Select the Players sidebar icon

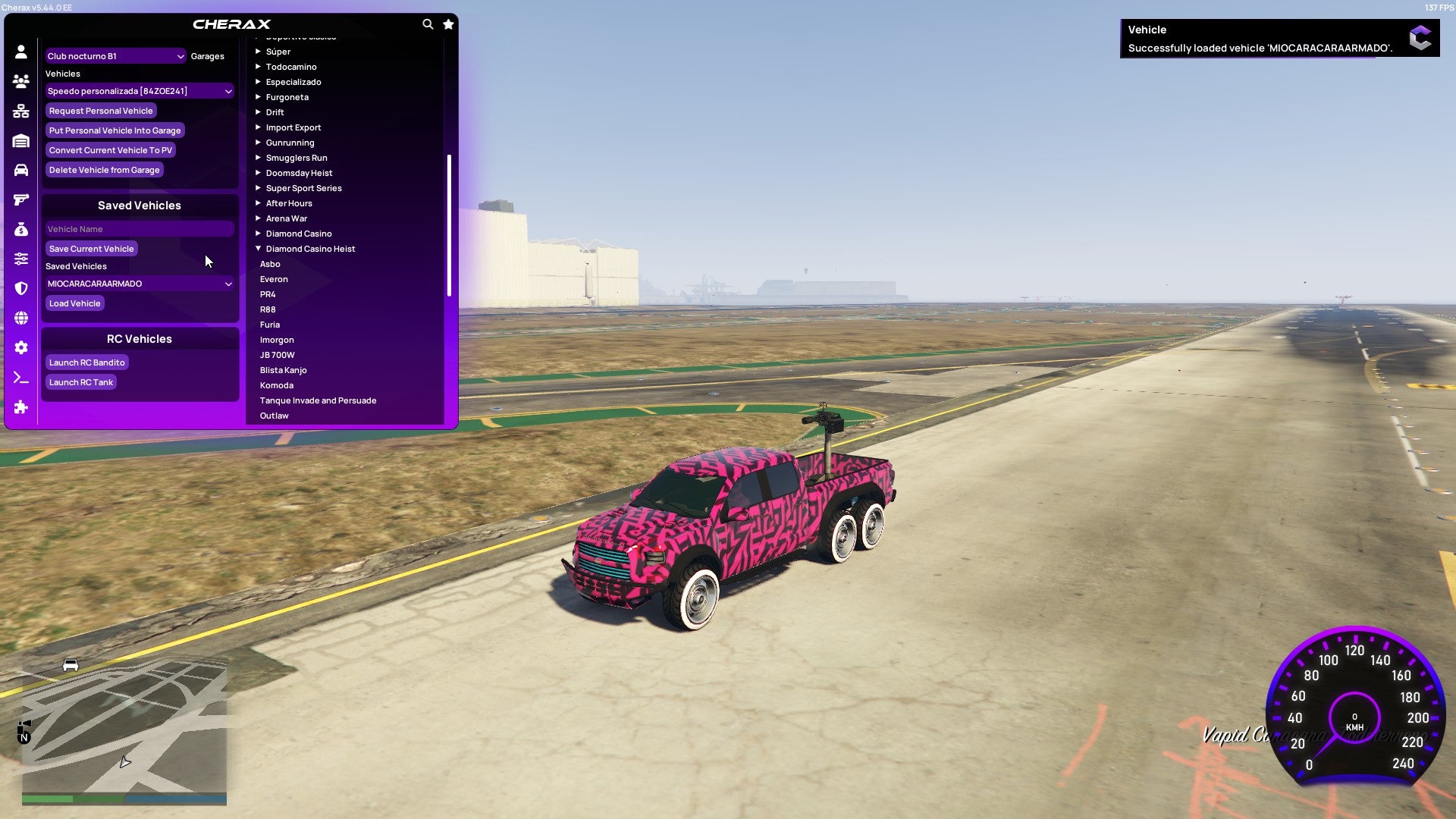click(x=21, y=79)
